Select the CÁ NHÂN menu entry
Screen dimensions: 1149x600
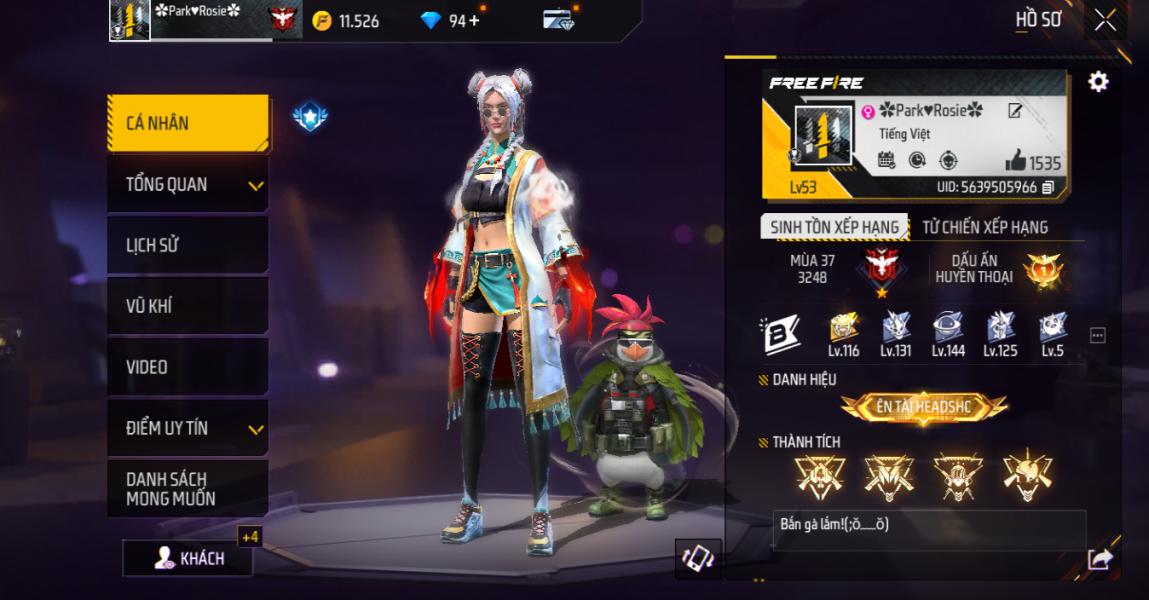(x=188, y=123)
